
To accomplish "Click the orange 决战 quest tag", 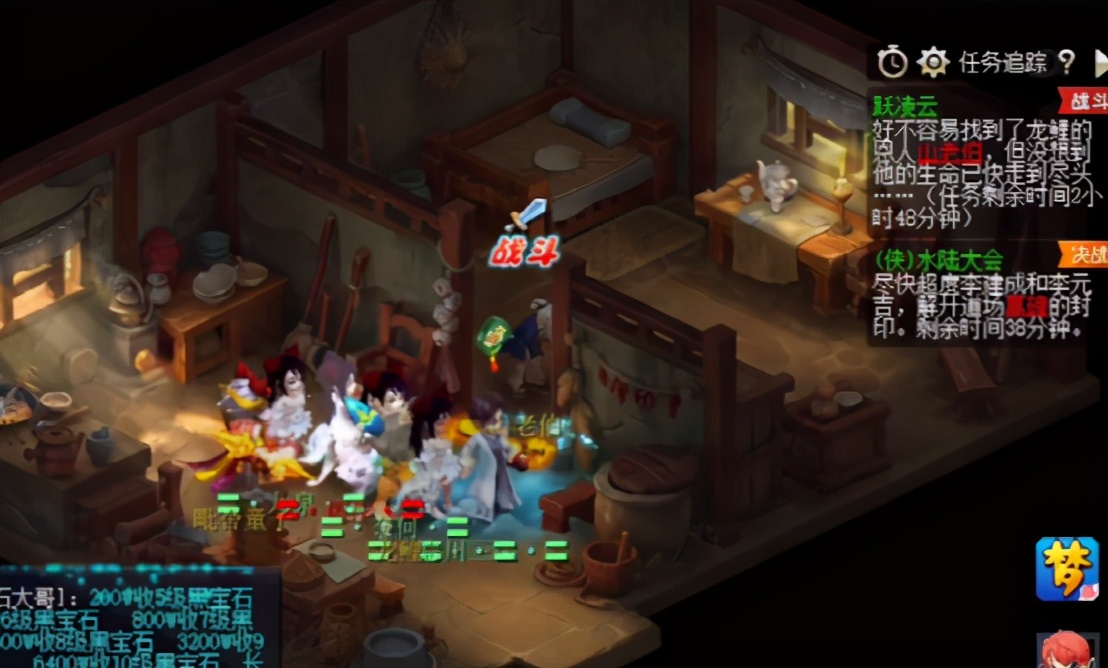I will [1085, 252].
